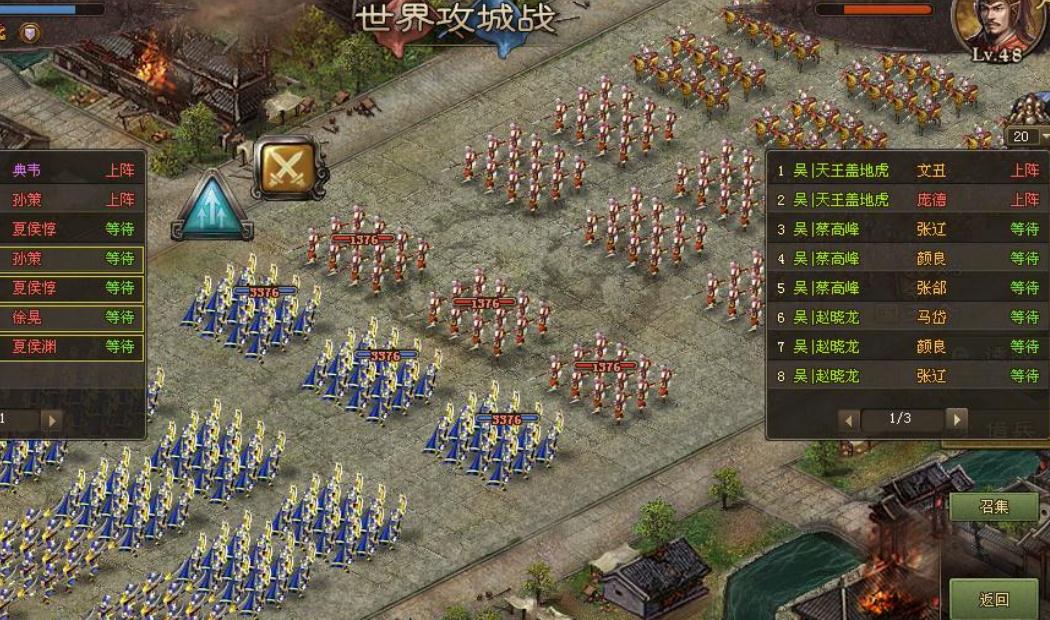Activate the golden crossed swords icon
The width and height of the screenshot is (1050, 620).
(x=290, y=167)
